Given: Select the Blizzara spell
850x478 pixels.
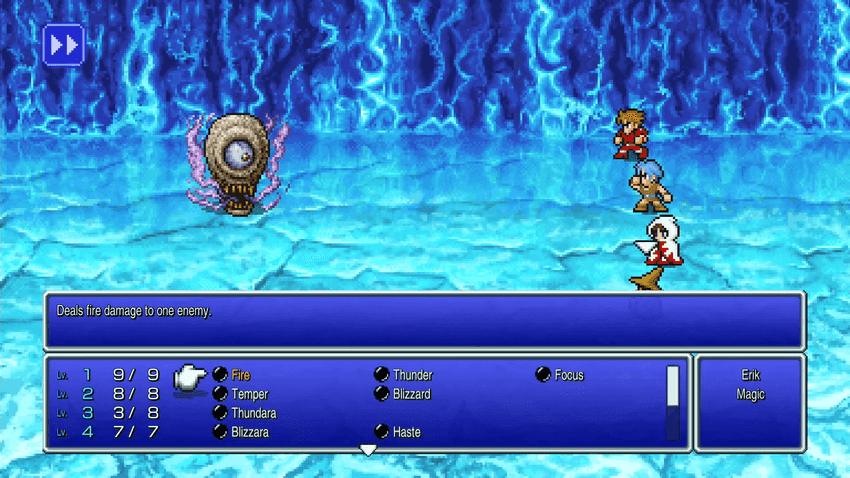Looking at the screenshot, I should tap(251, 433).
